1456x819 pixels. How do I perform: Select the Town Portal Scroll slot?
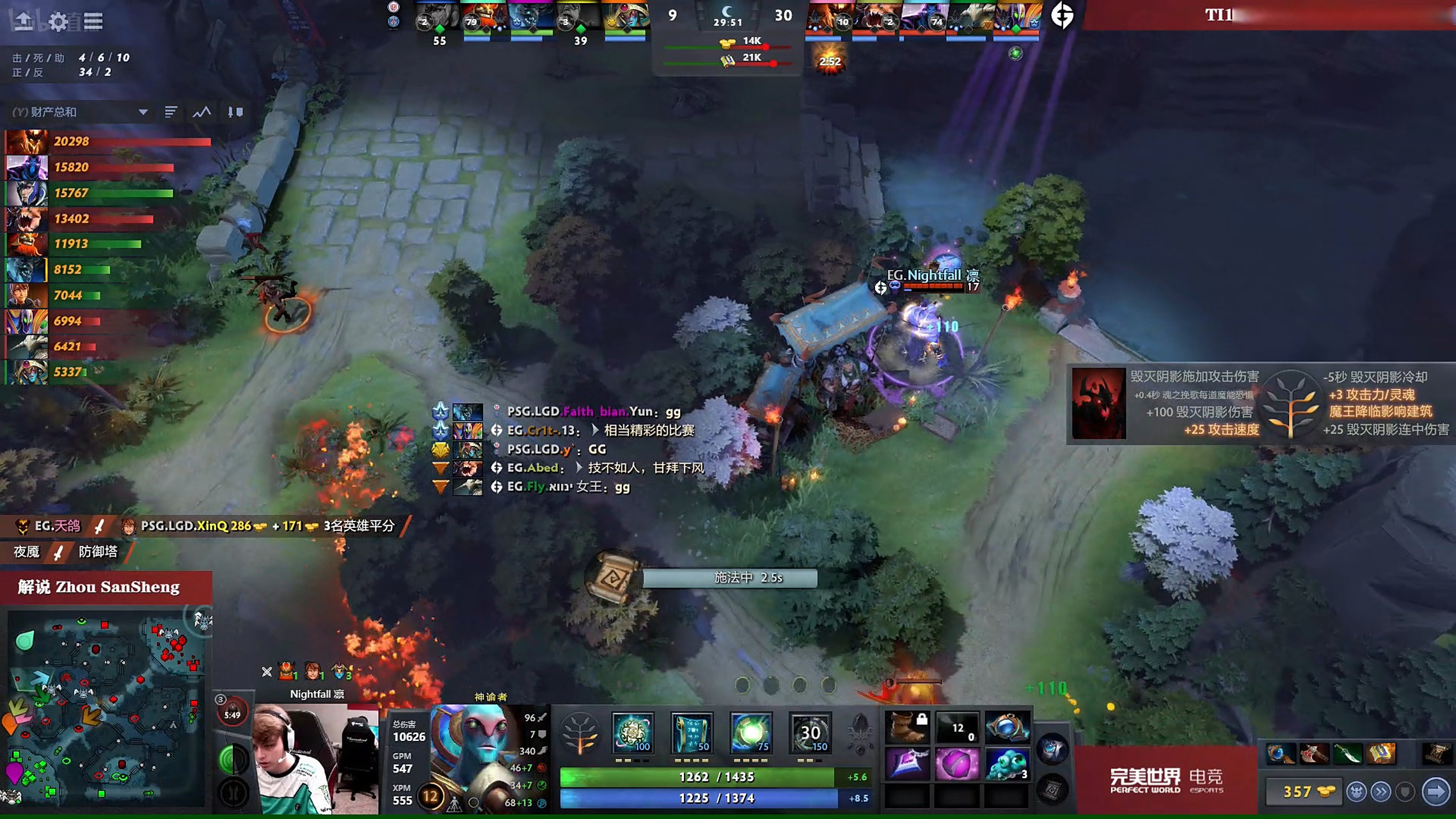point(1052,790)
